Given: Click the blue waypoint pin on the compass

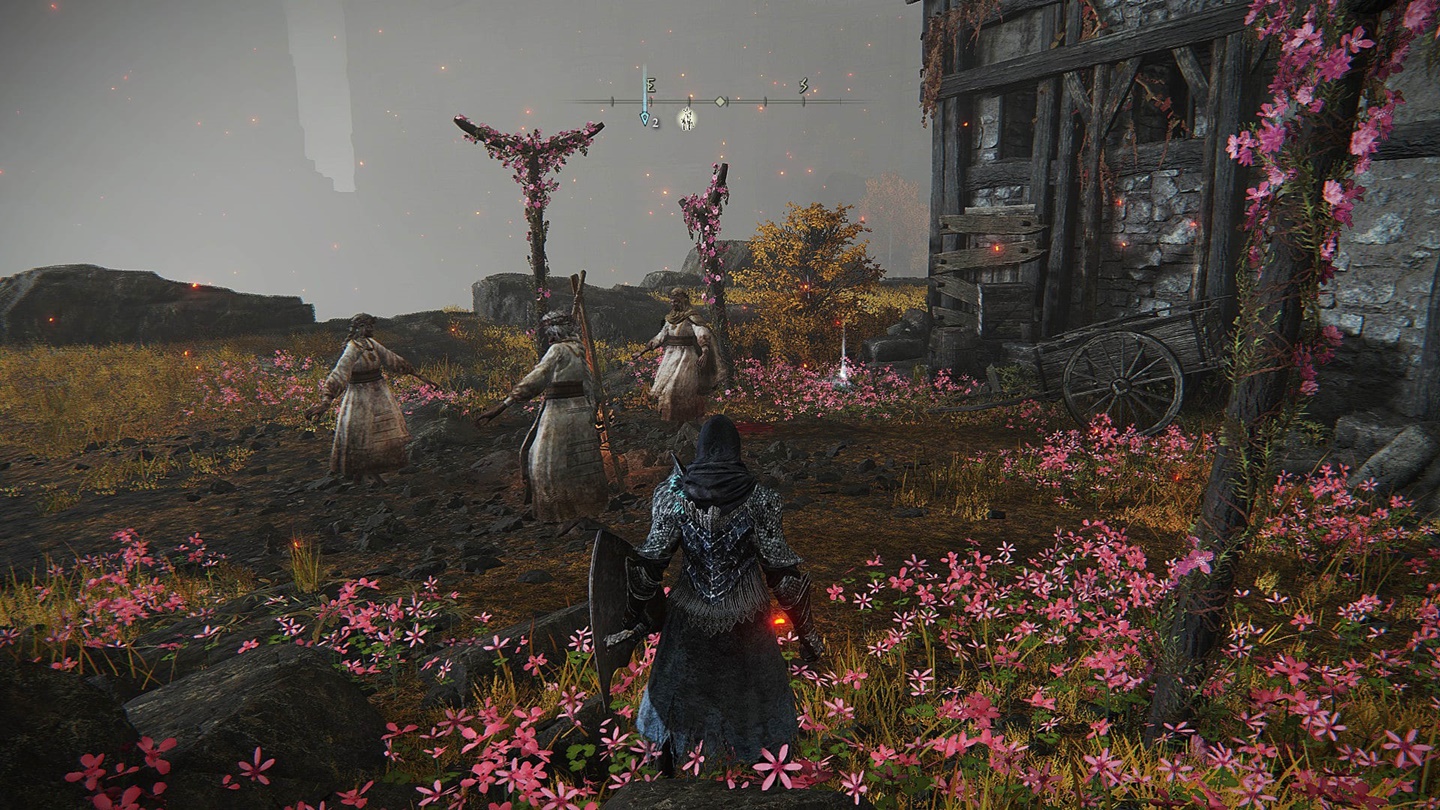Looking at the screenshot, I should [x=644, y=117].
